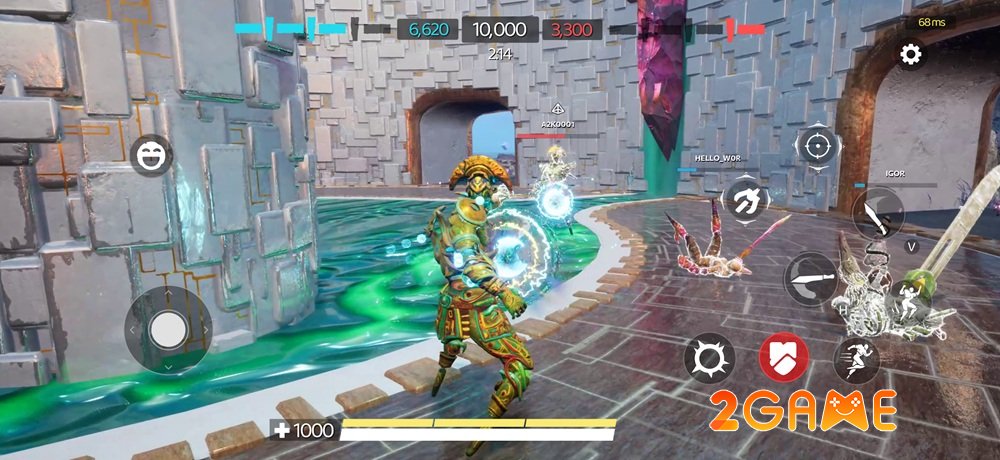Open the emote smiley face menu
Viewport: 1000px width, 460px height.
coord(151,155)
